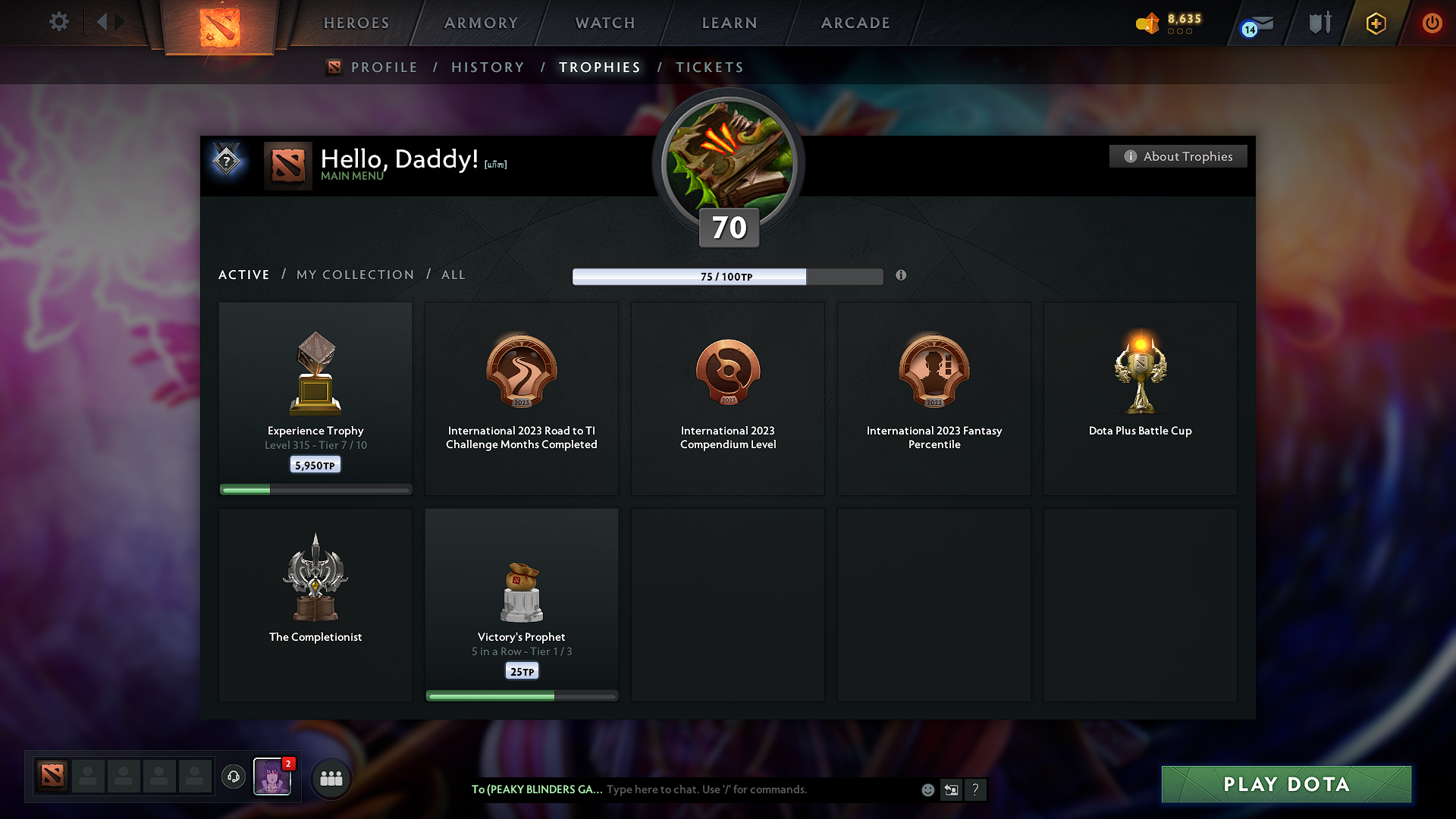Image resolution: width=1456 pixels, height=819 pixels.
Task: Open the friends list icon
Action: click(x=331, y=777)
